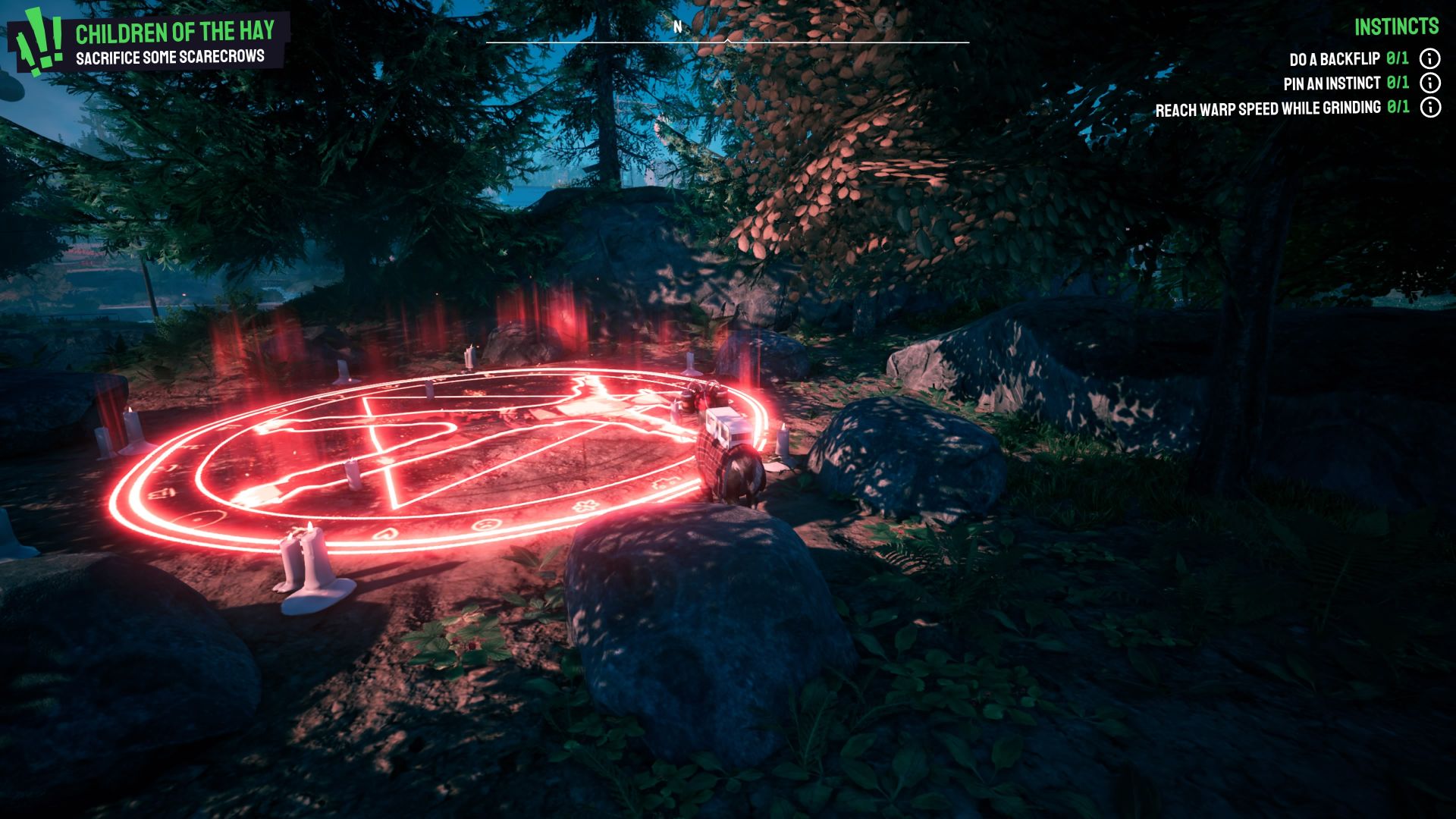Show info for Reach Warp Speed While Grinding

click(1429, 108)
